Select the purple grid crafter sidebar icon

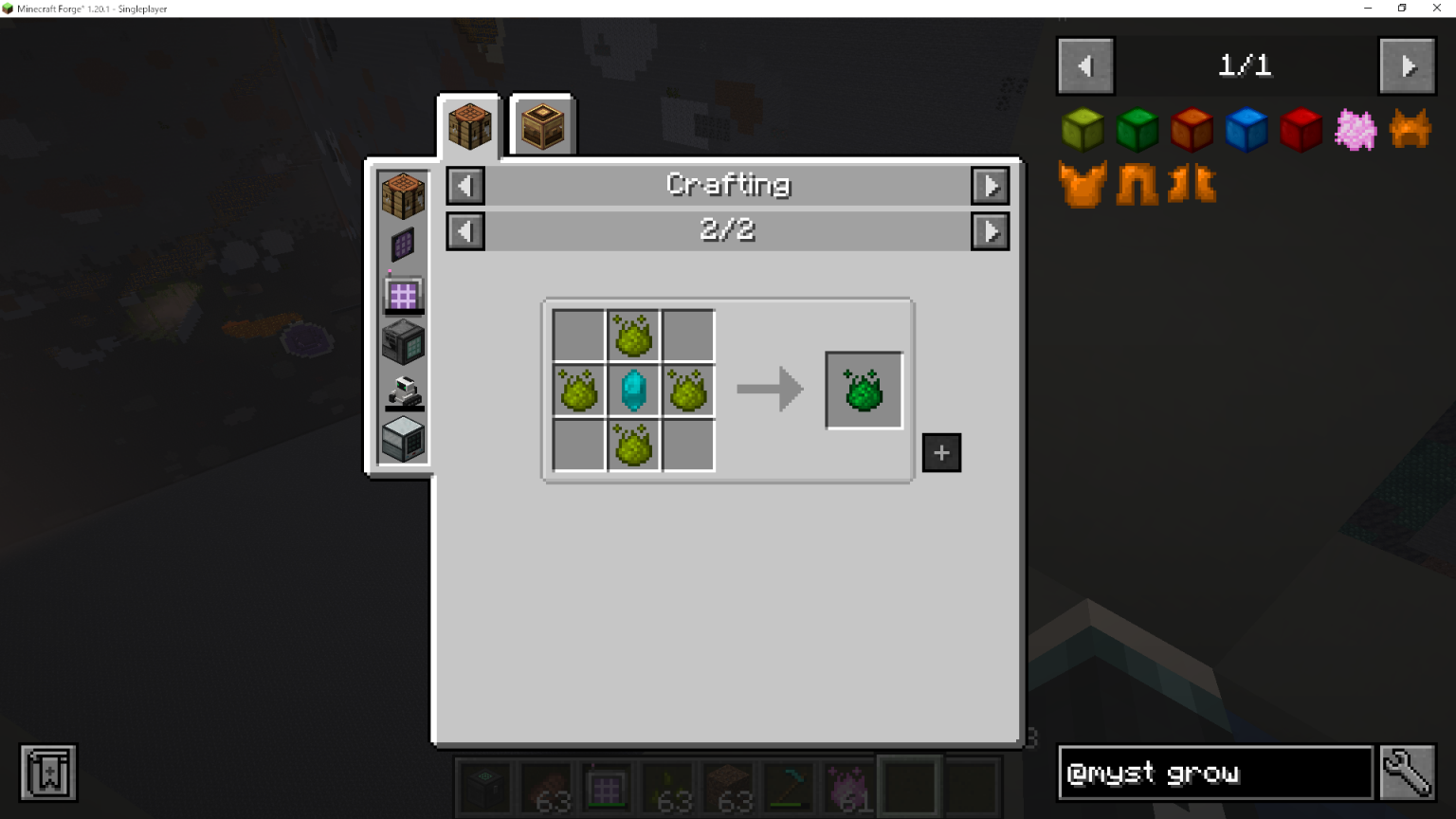pyautogui.click(x=402, y=294)
